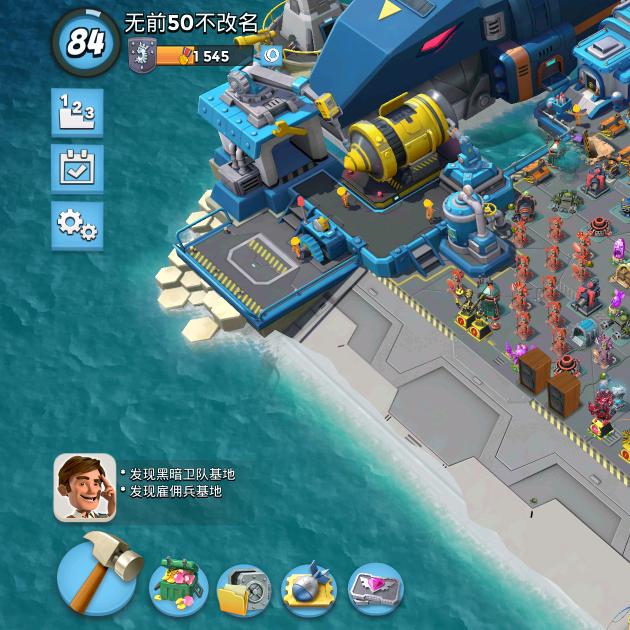Tap the advisor character portrait

84,487
